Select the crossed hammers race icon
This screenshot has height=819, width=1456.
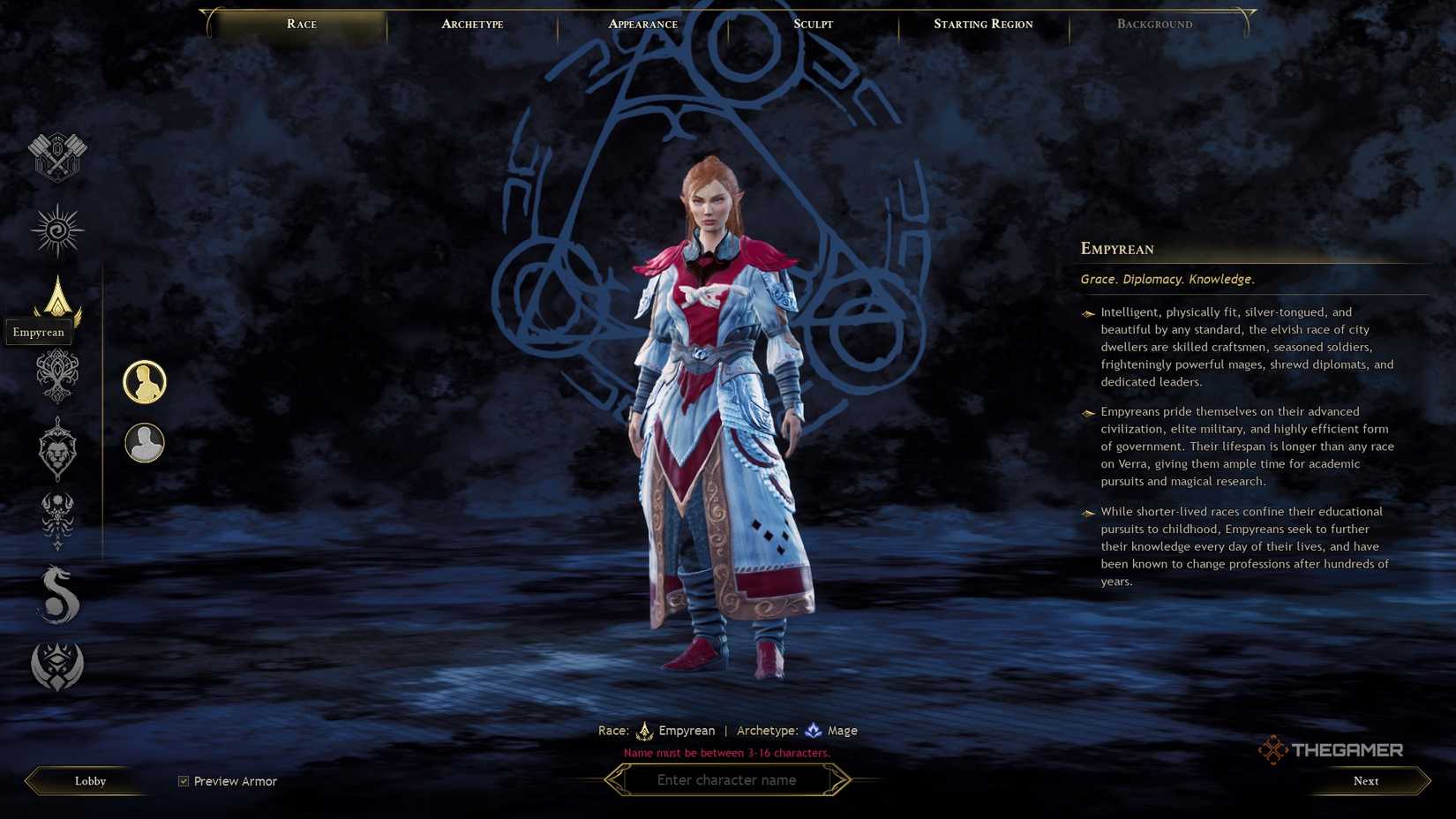pyautogui.click(x=56, y=157)
